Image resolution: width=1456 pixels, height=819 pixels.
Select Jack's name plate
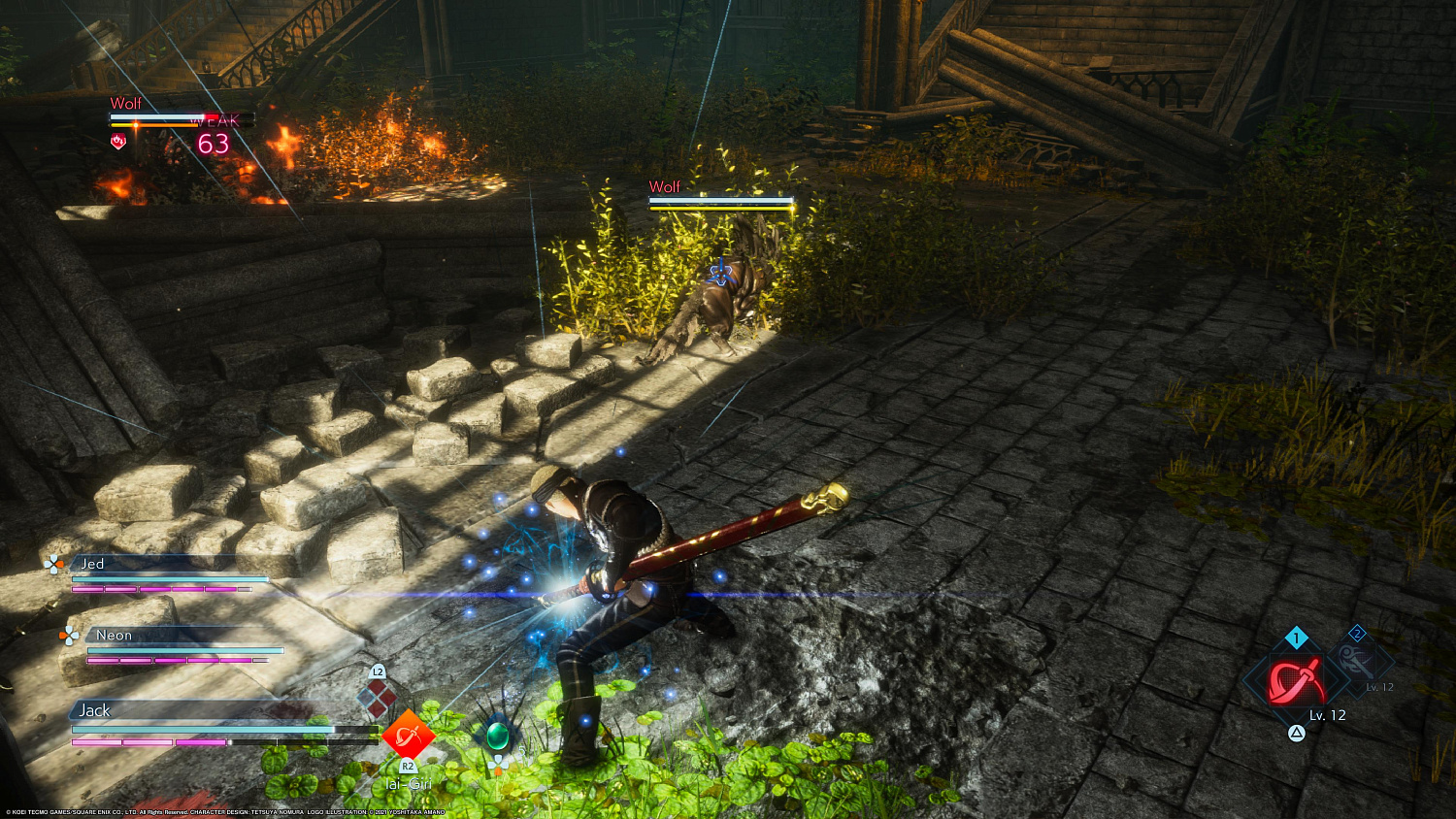tap(95, 710)
